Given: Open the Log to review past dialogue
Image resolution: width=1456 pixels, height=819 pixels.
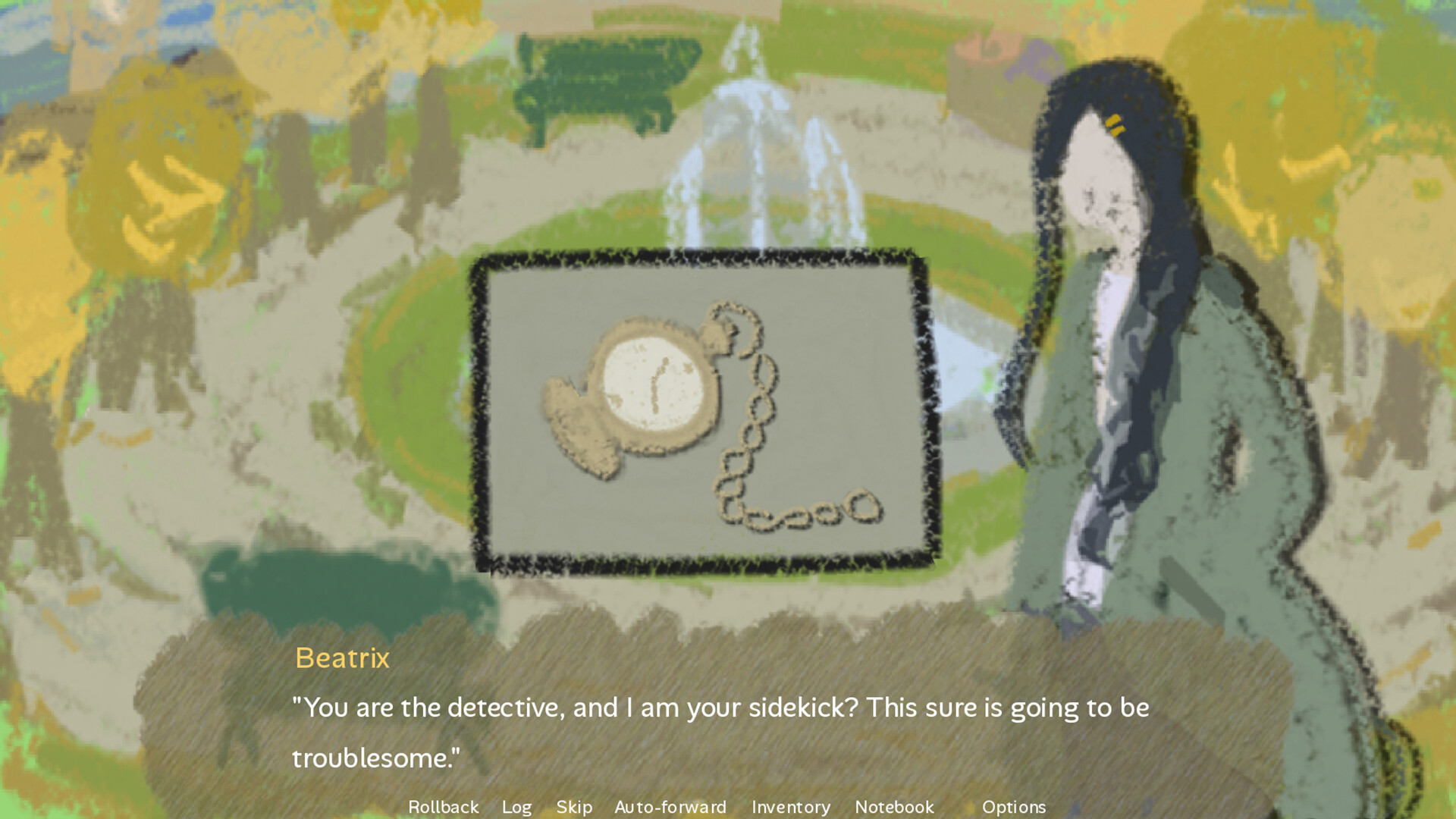Looking at the screenshot, I should (x=517, y=807).
